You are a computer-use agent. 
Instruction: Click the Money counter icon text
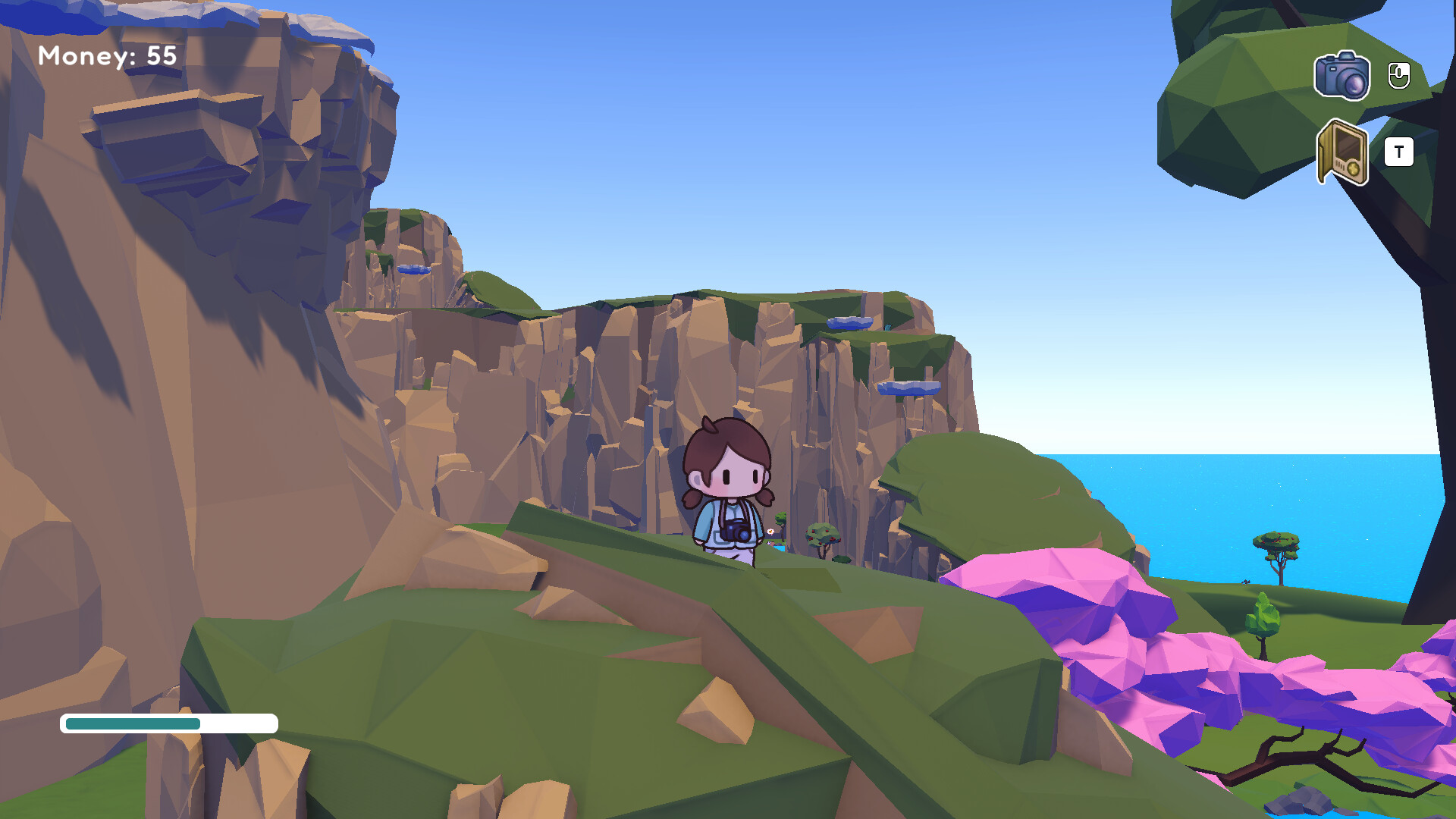click(108, 55)
